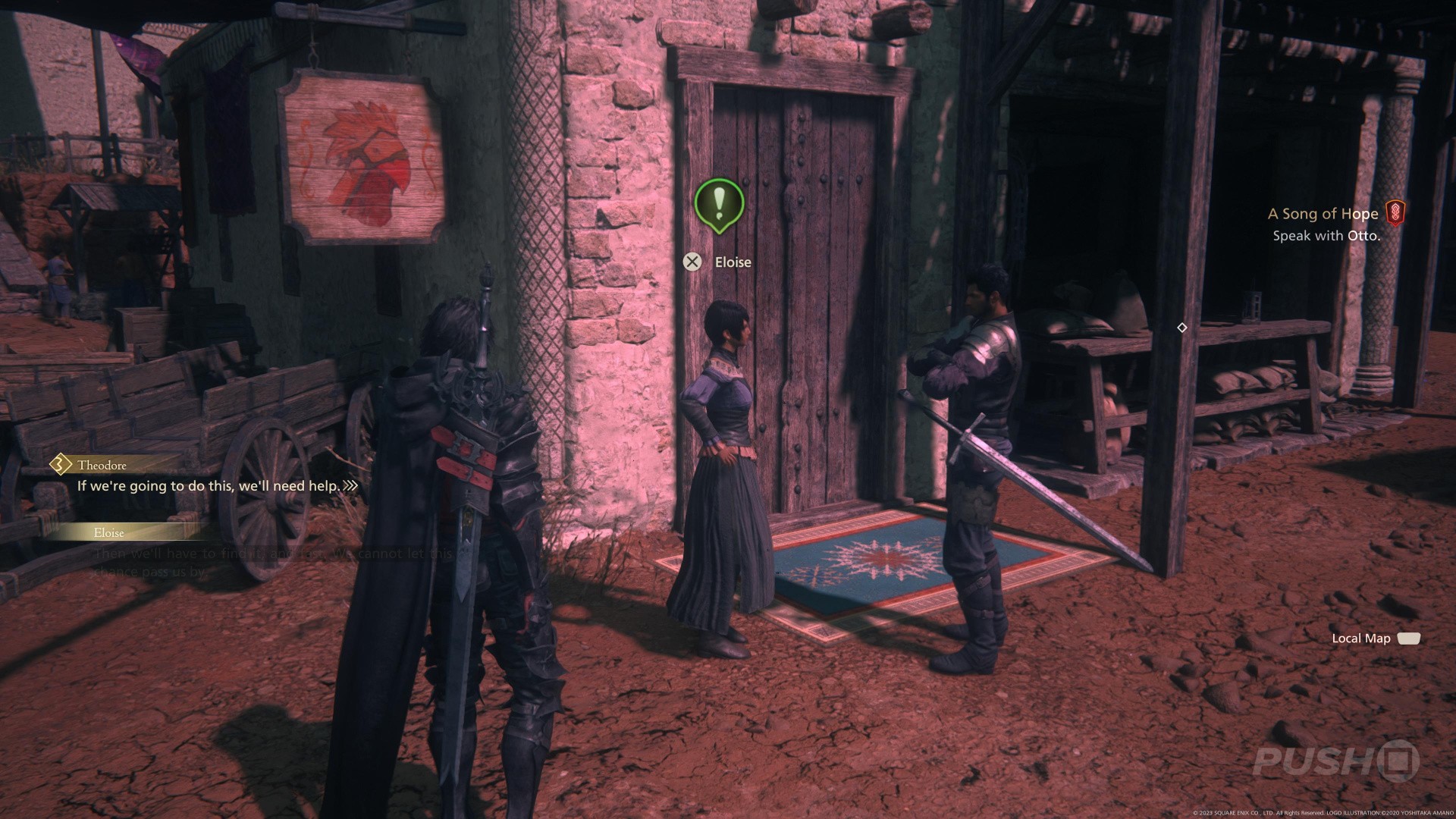Select the Eloise nameplate tab
1456x819 pixels.
[107, 532]
